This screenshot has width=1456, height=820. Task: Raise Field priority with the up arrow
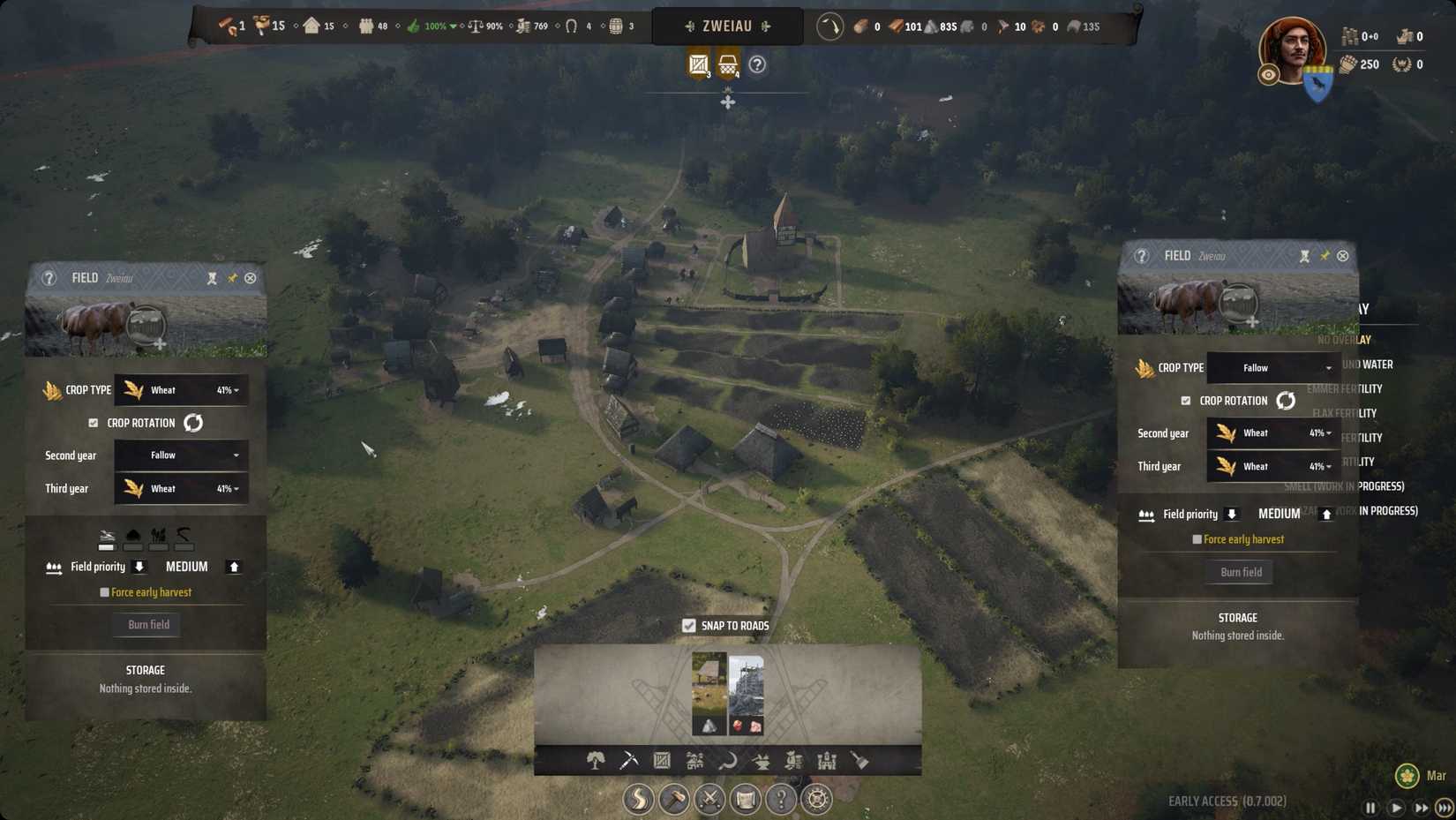234,566
